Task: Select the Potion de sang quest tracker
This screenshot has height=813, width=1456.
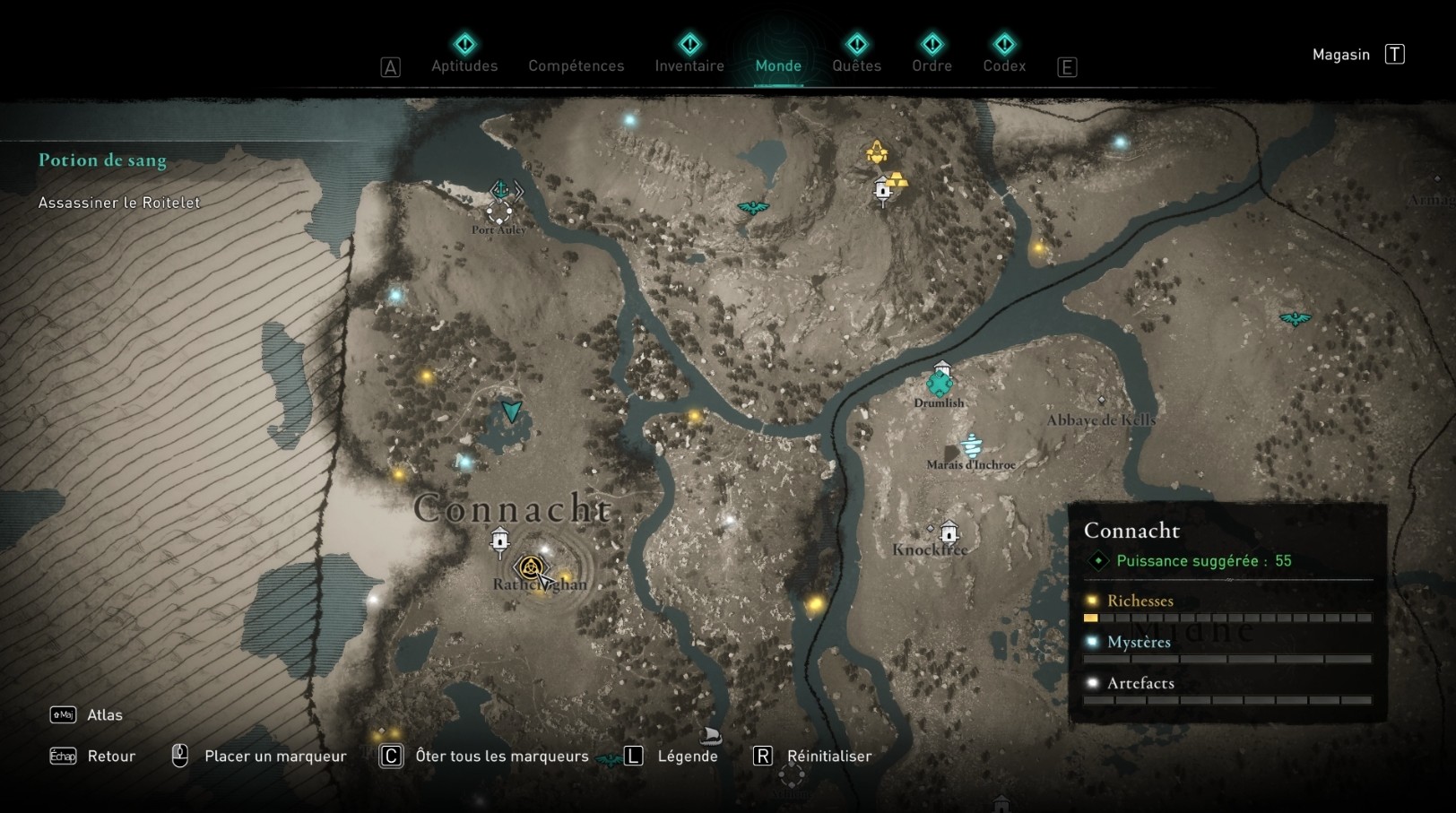Action: point(102,160)
